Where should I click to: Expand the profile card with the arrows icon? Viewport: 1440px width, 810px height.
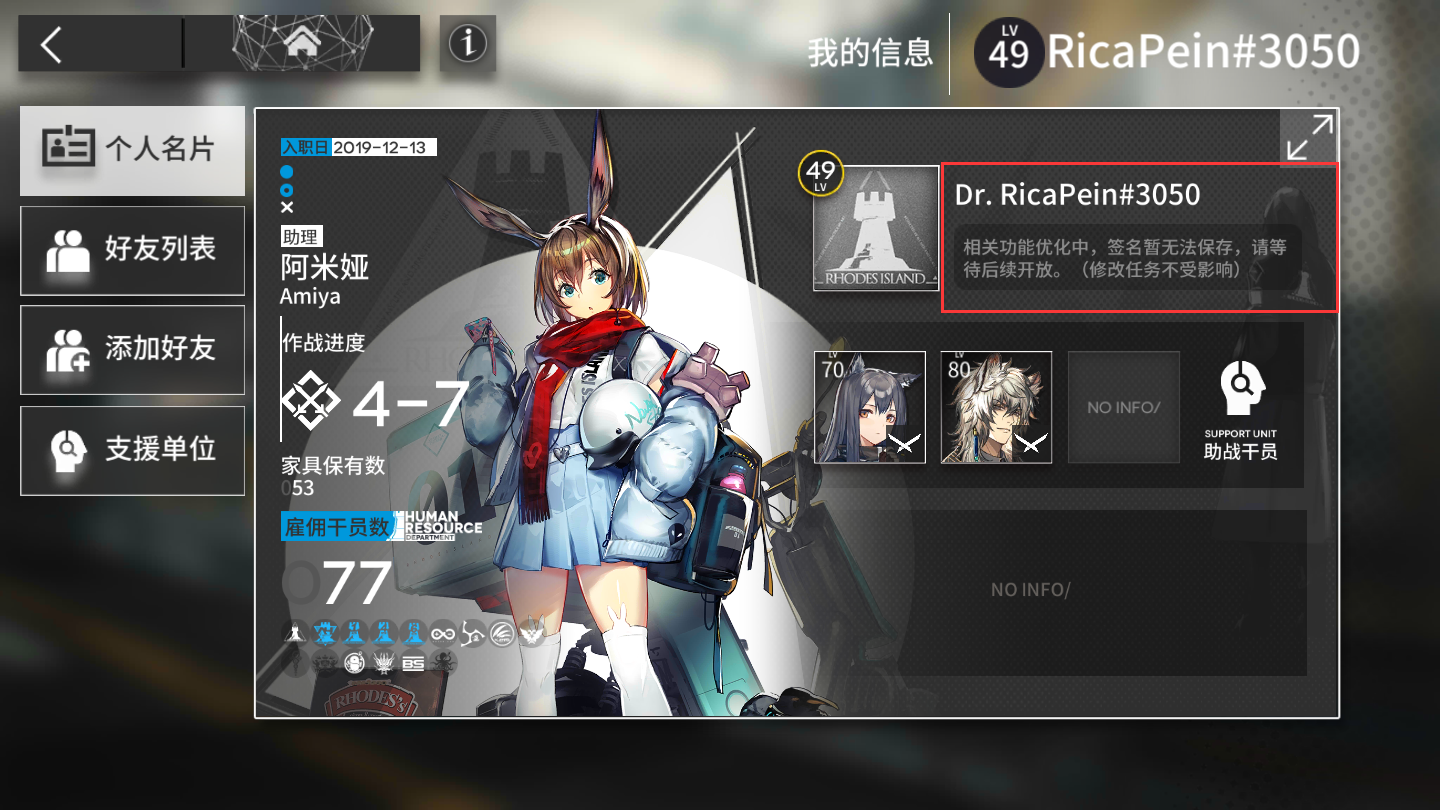point(1309,137)
